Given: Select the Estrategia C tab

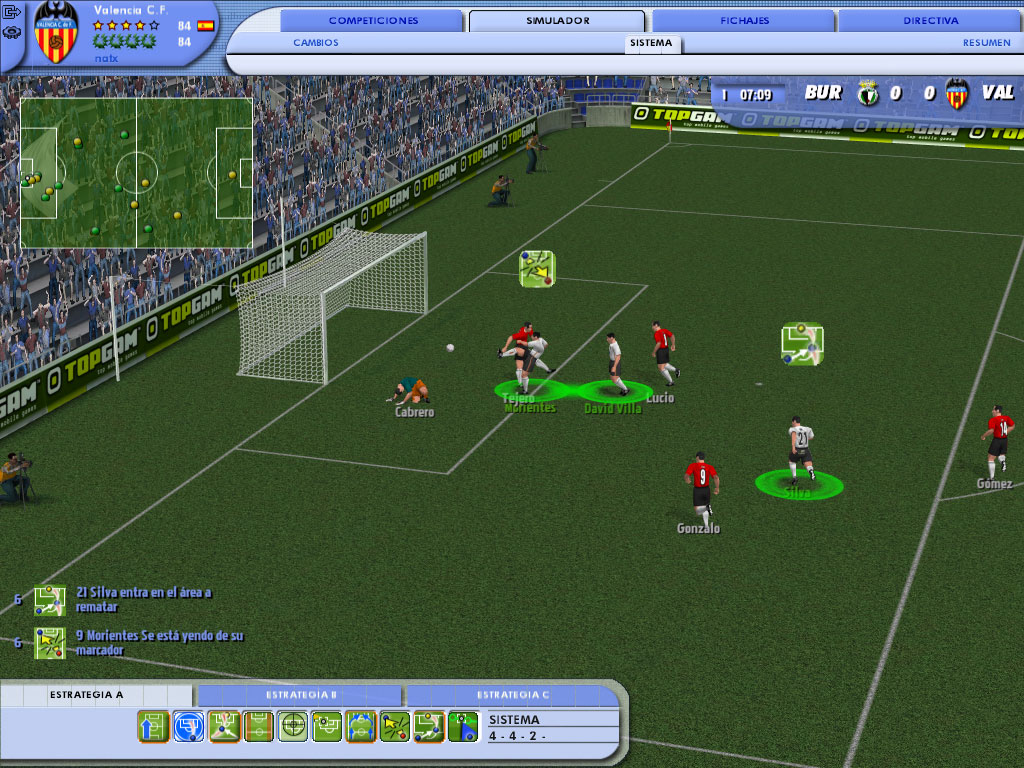Looking at the screenshot, I should (x=512, y=694).
